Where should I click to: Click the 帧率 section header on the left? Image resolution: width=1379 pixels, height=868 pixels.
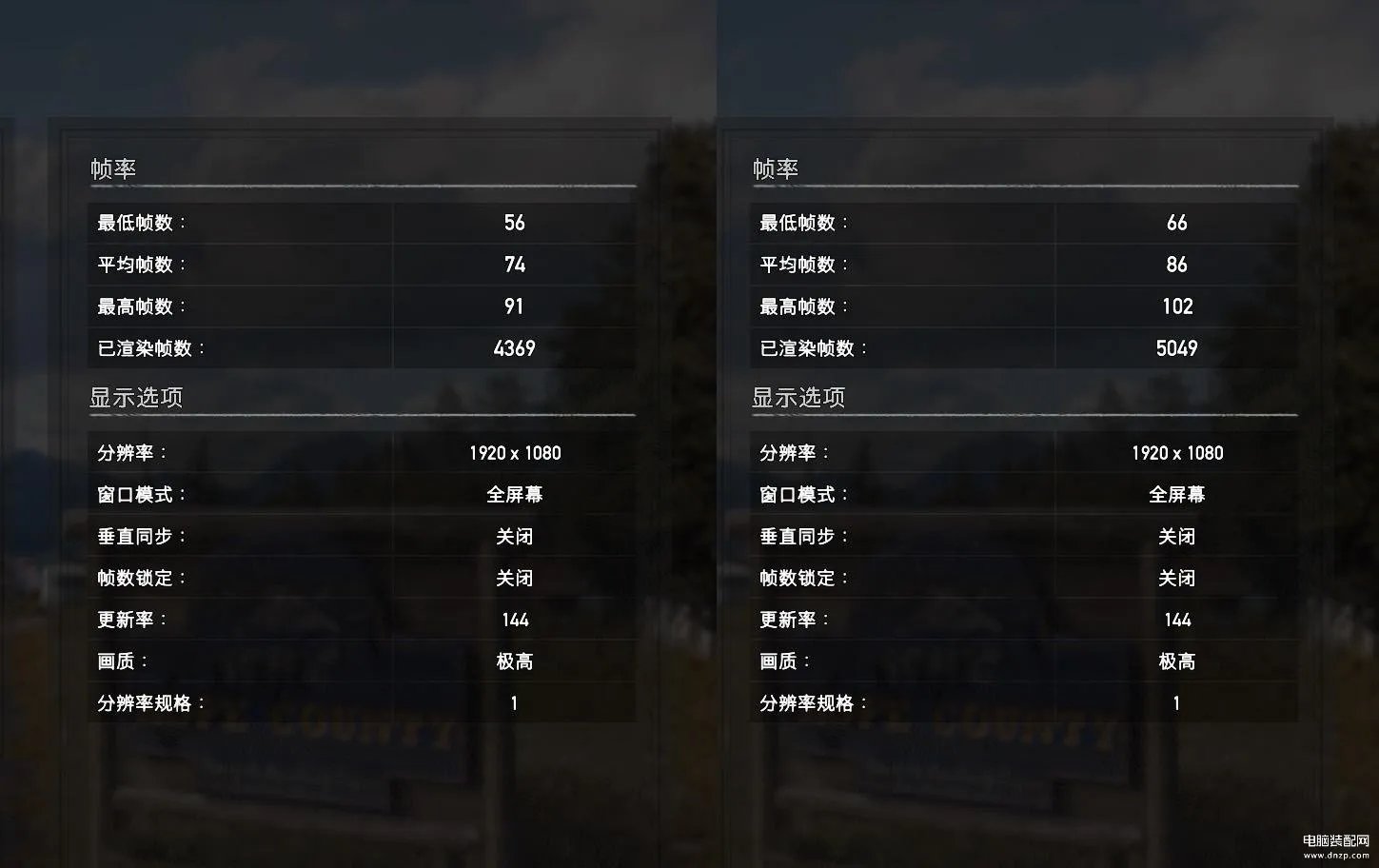point(113,168)
